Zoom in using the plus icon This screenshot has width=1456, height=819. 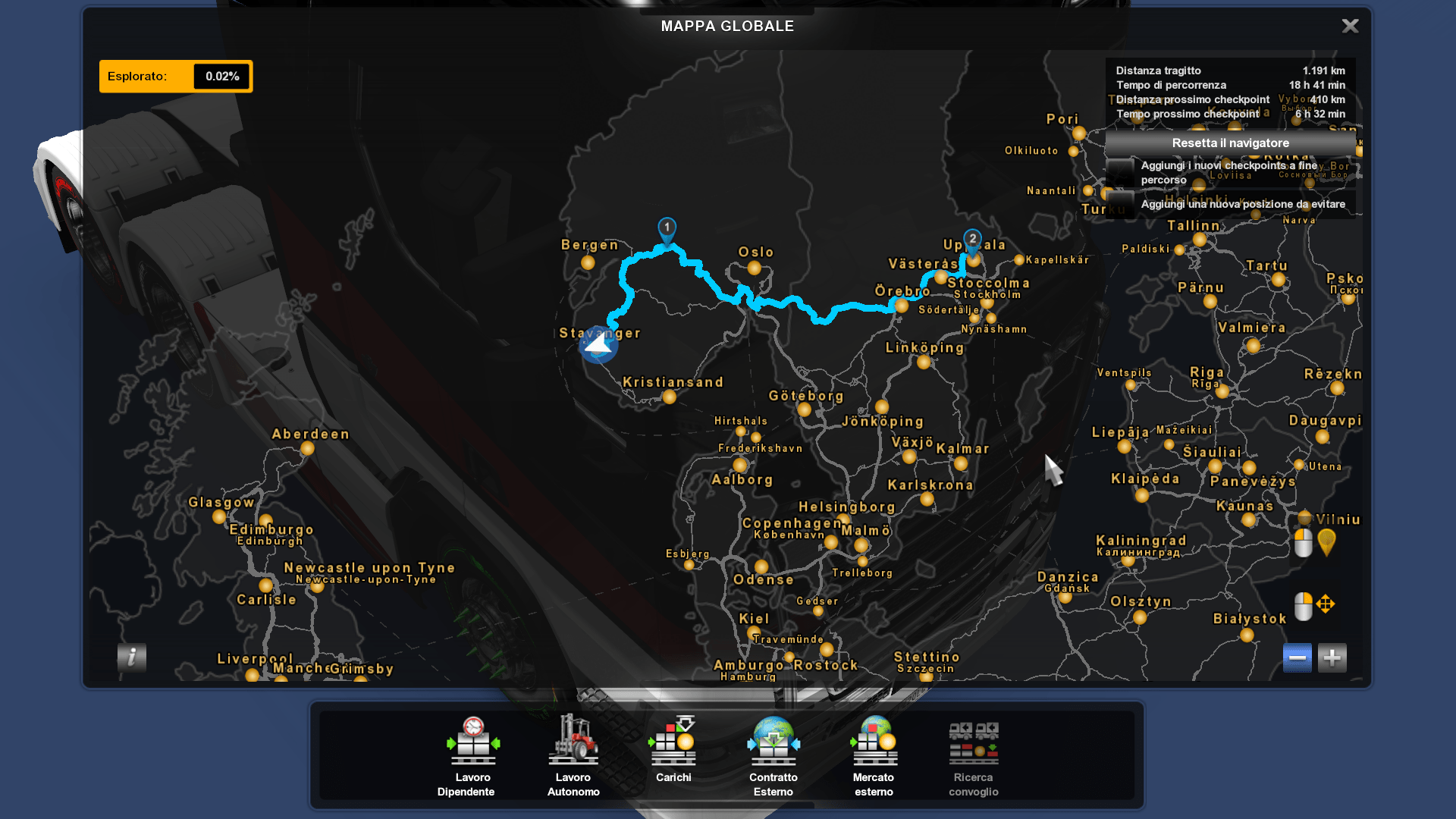click(x=1332, y=657)
